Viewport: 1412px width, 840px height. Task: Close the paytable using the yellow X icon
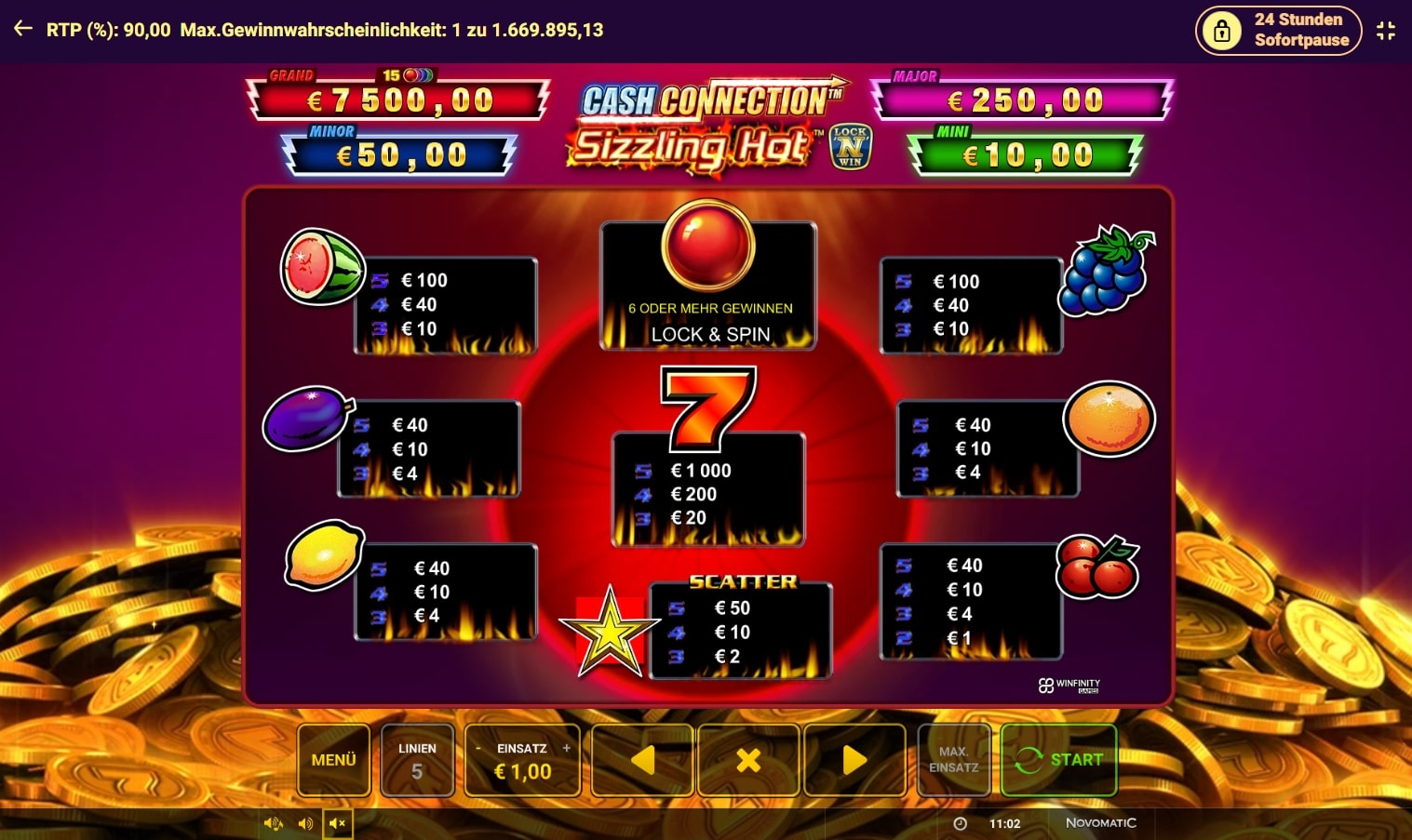pyautogui.click(x=748, y=759)
